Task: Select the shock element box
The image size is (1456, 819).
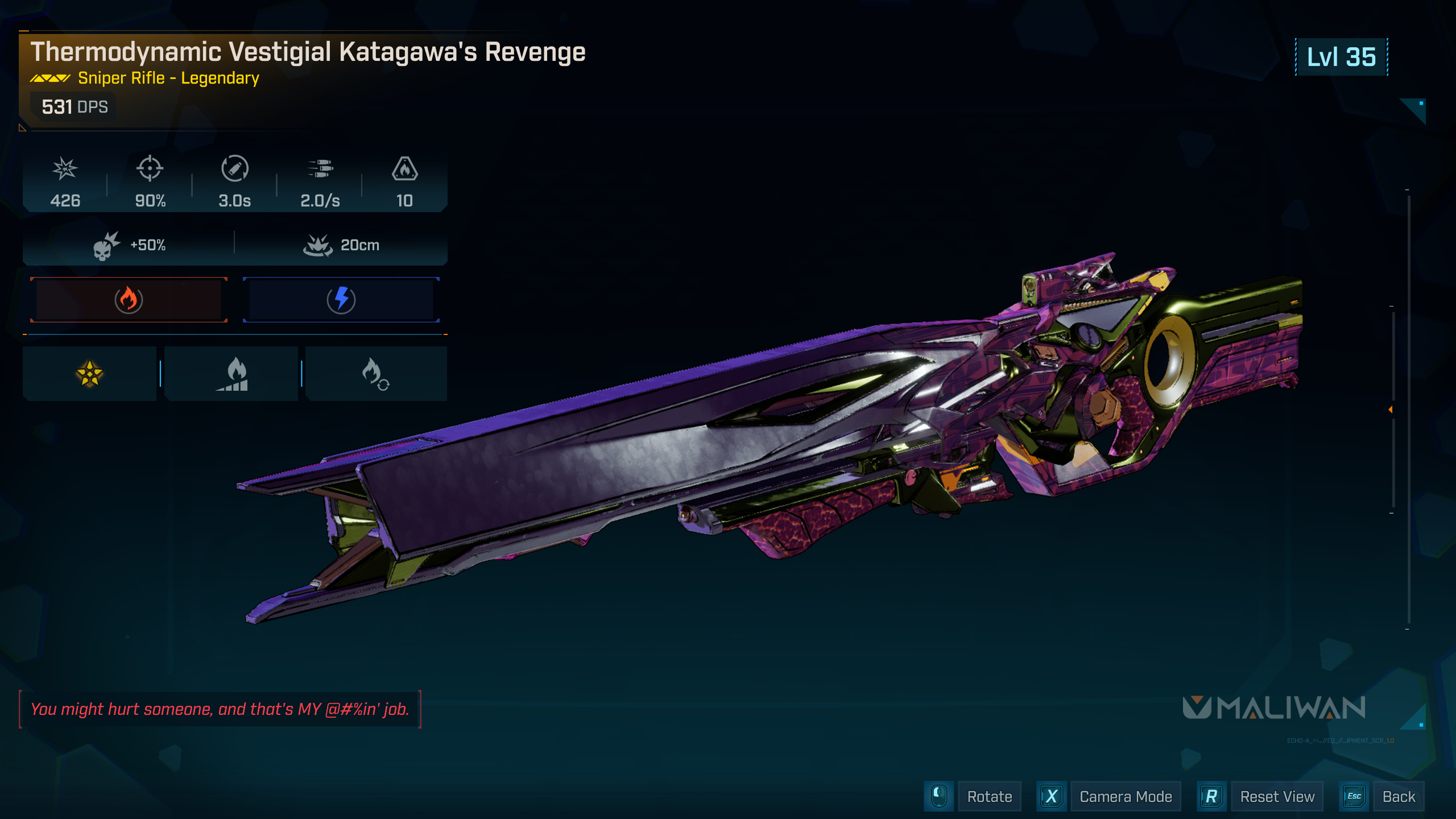Action: 341,300
